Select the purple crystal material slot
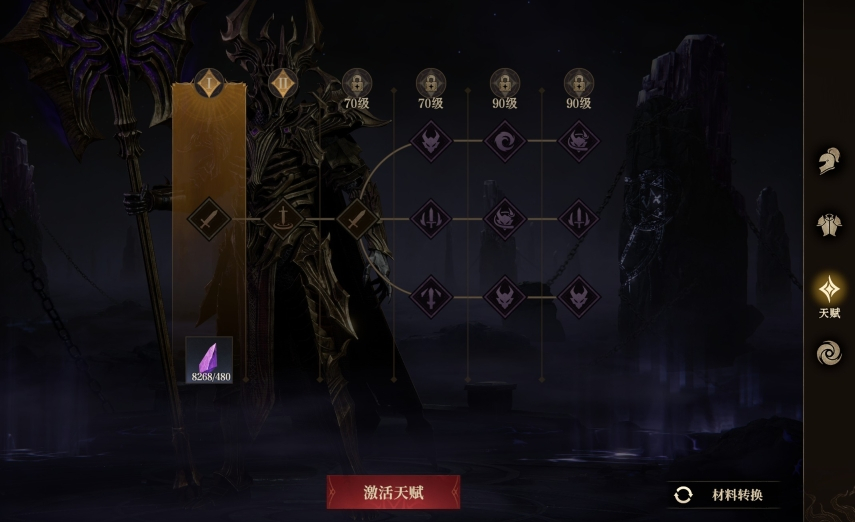Viewport: 855px width, 522px height. coord(209,360)
